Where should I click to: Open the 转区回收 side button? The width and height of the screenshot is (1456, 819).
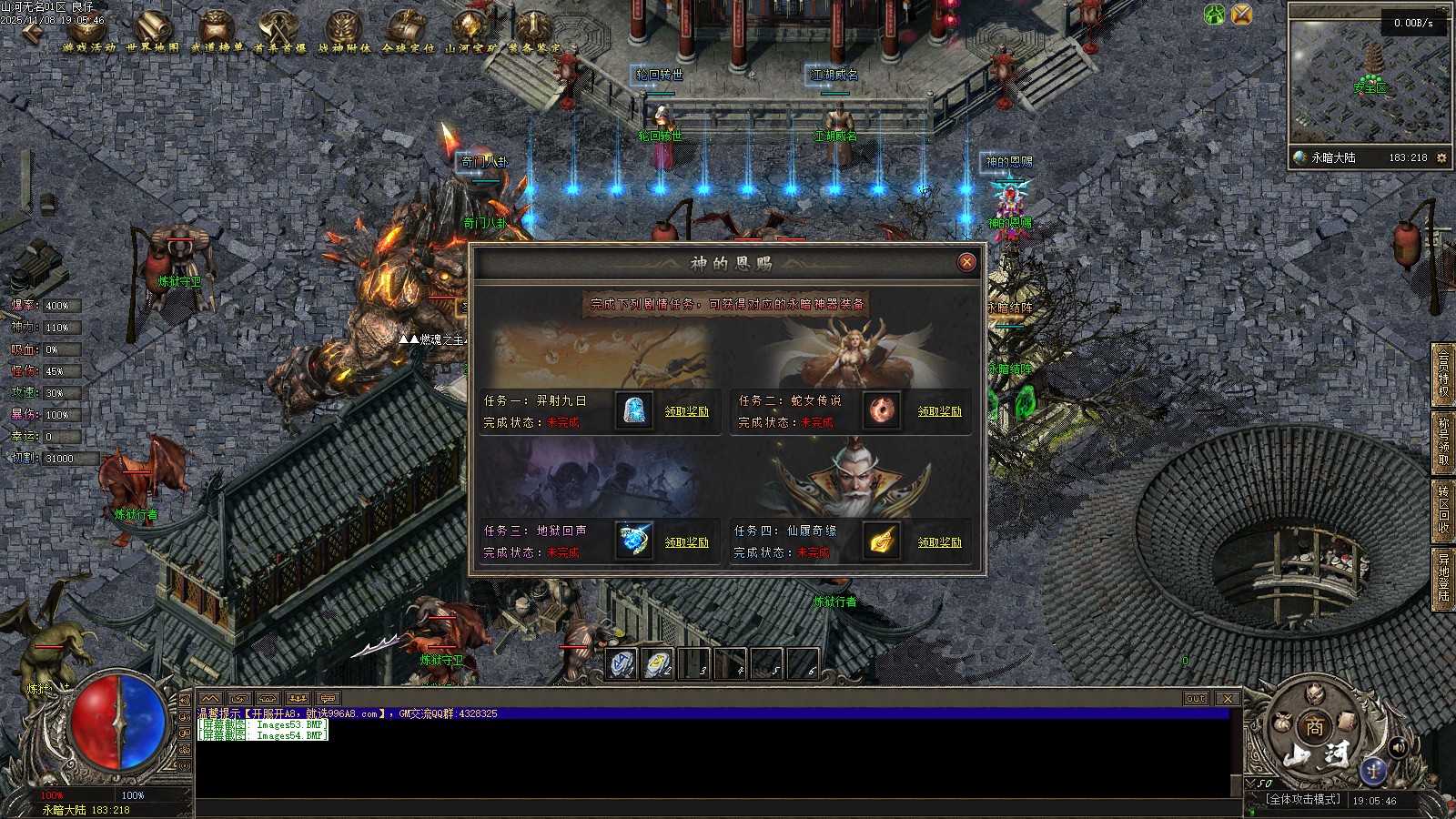[x=1443, y=508]
